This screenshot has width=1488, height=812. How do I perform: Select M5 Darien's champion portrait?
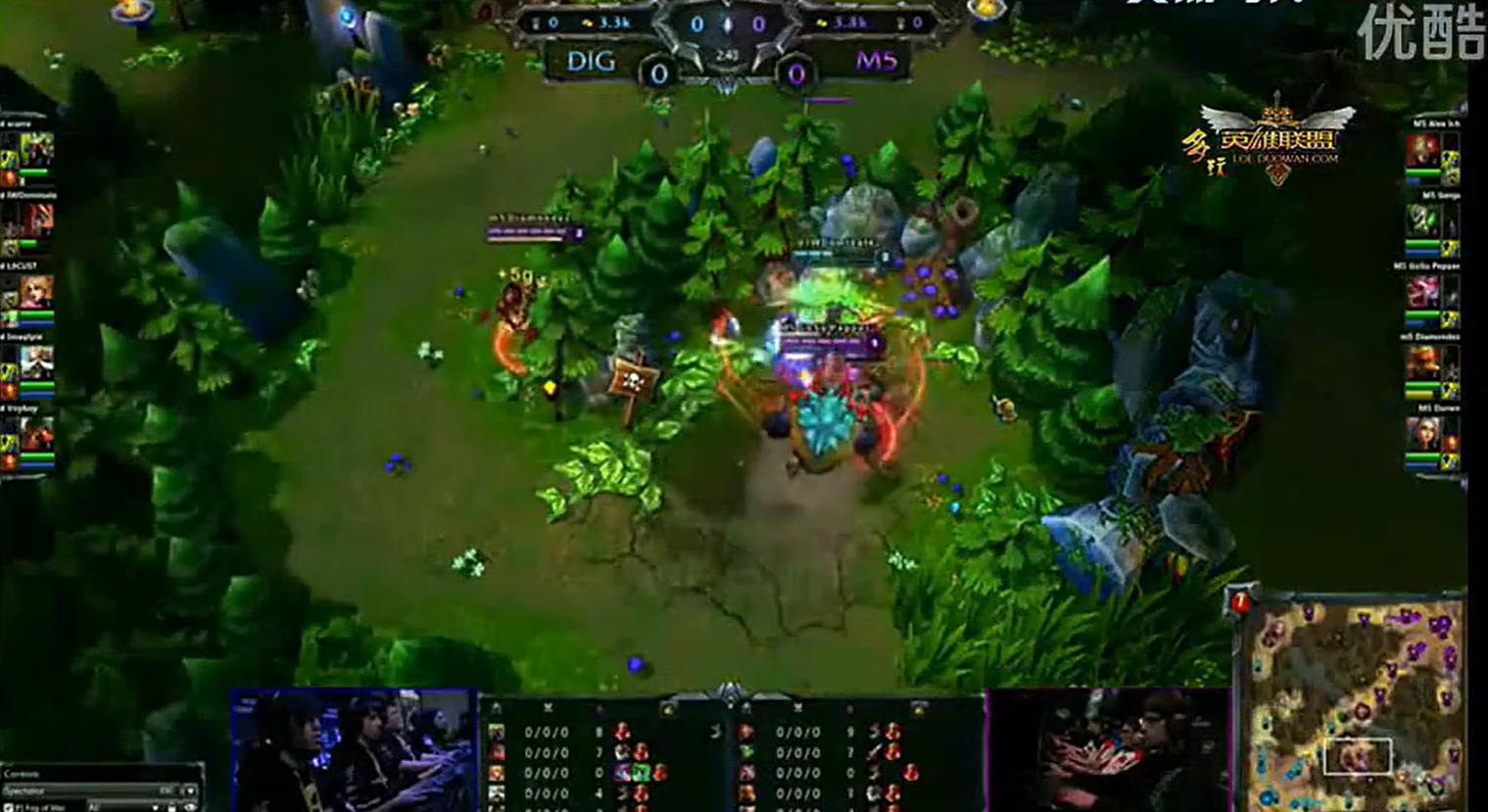(1422, 434)
